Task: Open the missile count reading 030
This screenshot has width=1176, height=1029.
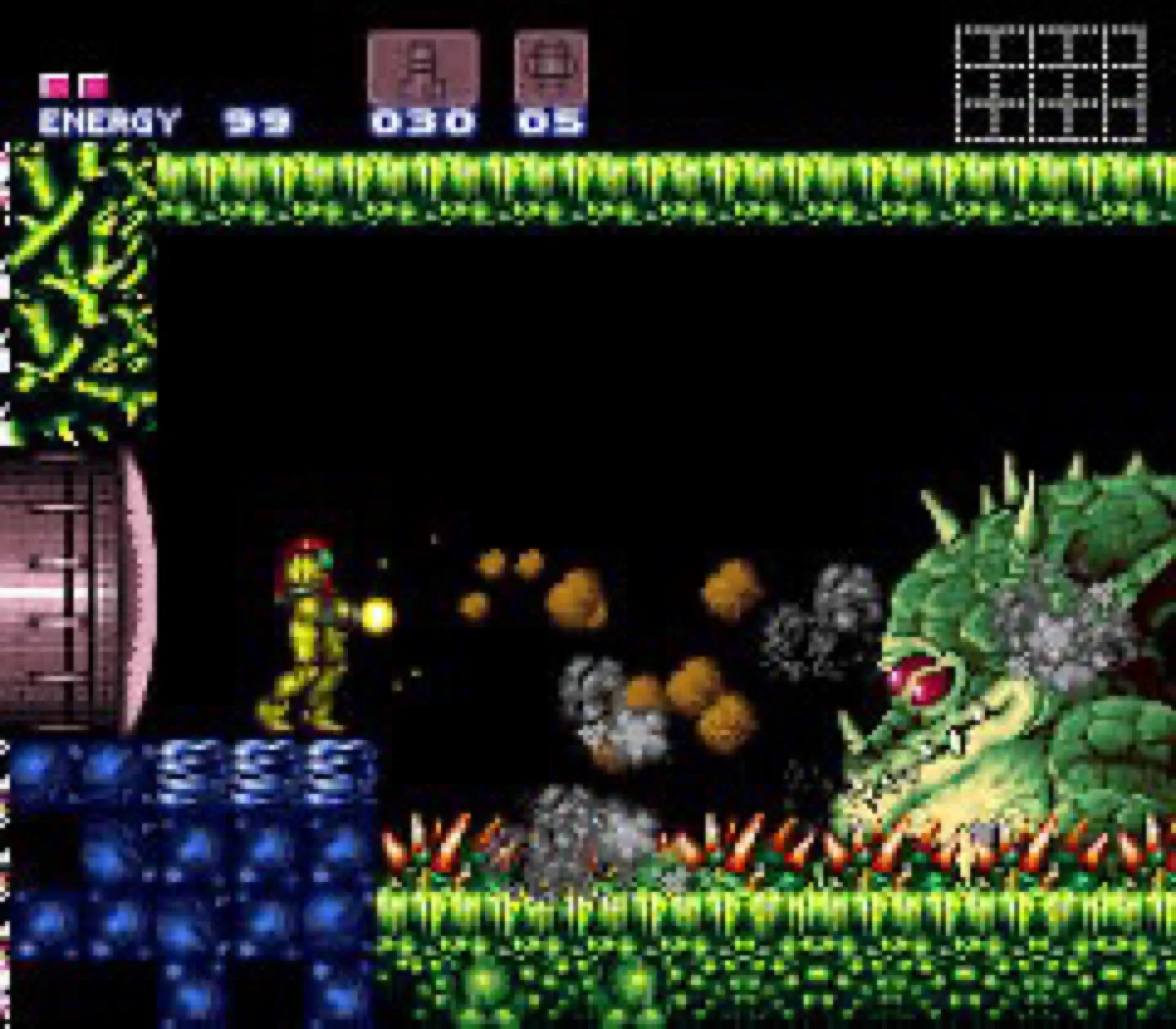Action: coord(421,122)
